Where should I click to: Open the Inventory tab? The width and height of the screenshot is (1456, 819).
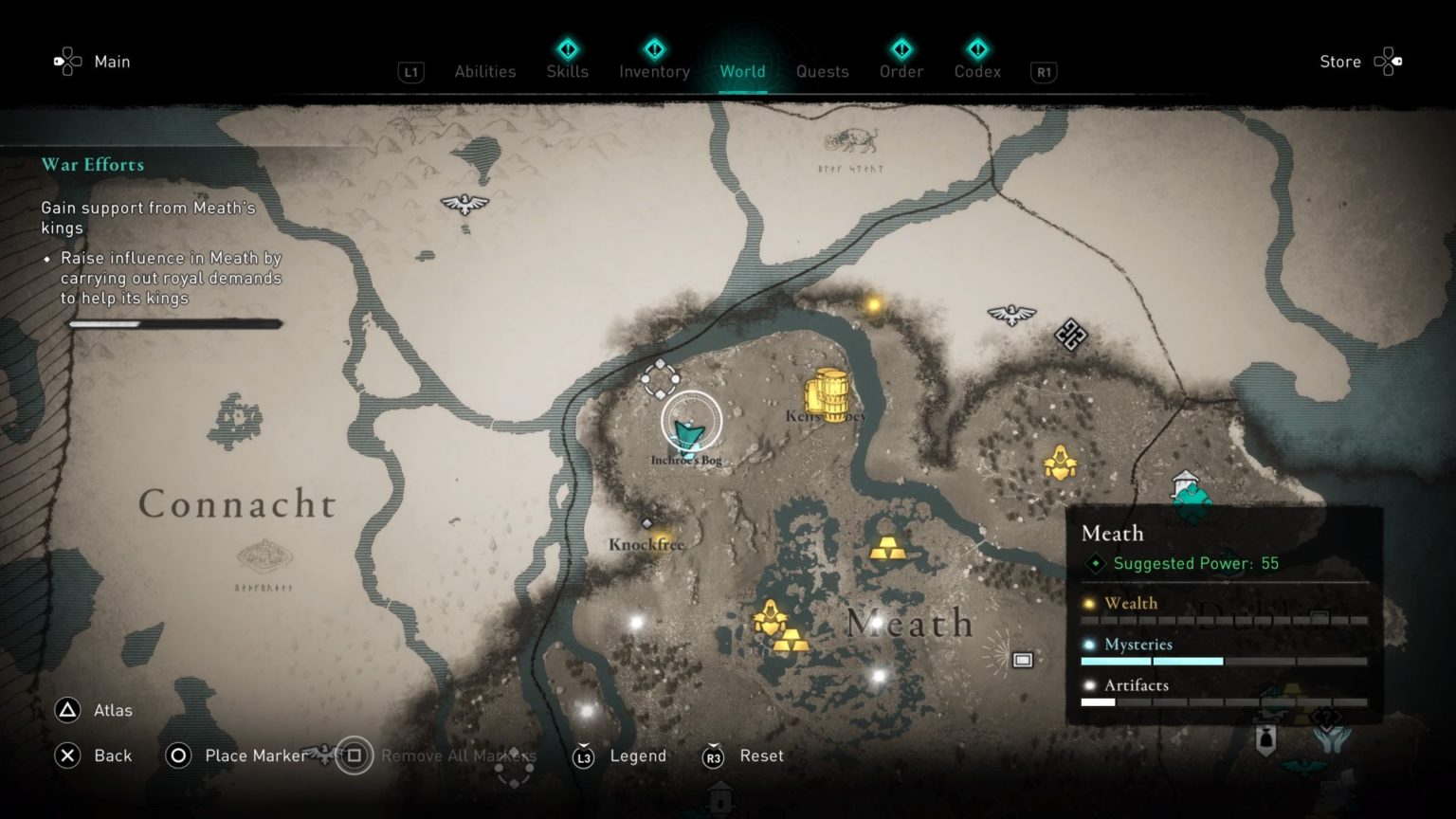[653, 71]
